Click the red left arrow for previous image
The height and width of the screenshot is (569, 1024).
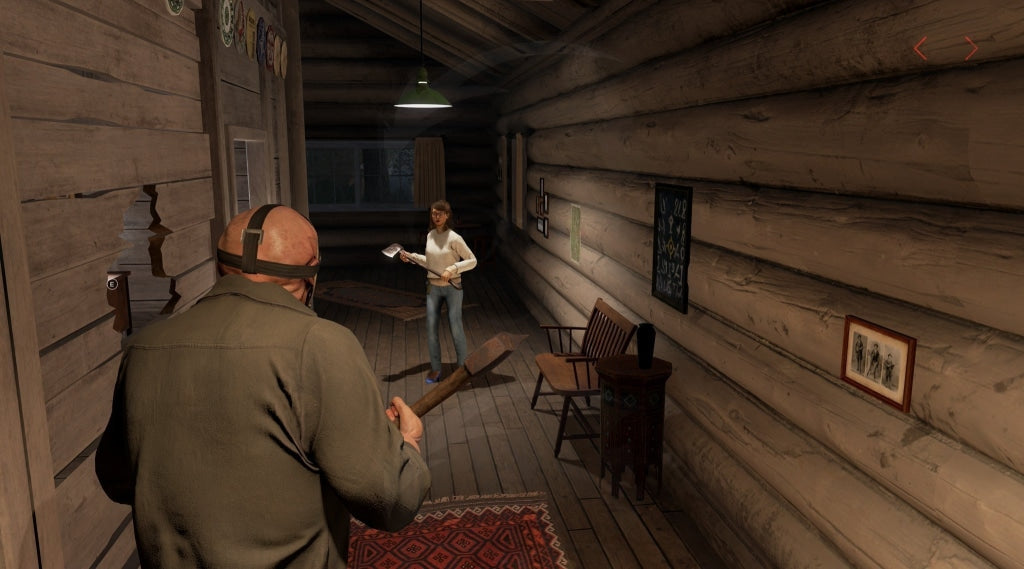[921, 48]
